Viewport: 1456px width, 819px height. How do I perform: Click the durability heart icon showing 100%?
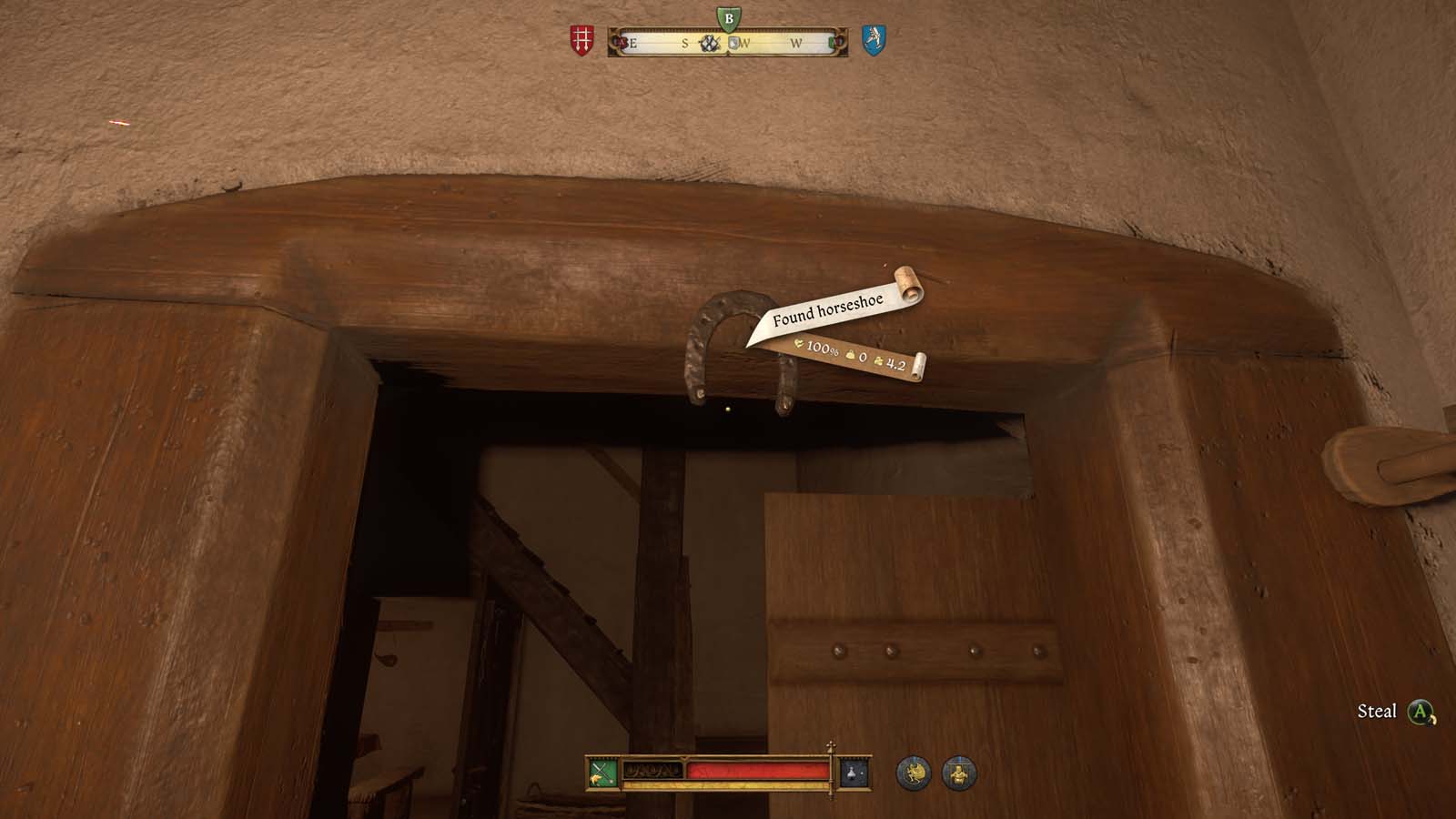pos(799,344)
